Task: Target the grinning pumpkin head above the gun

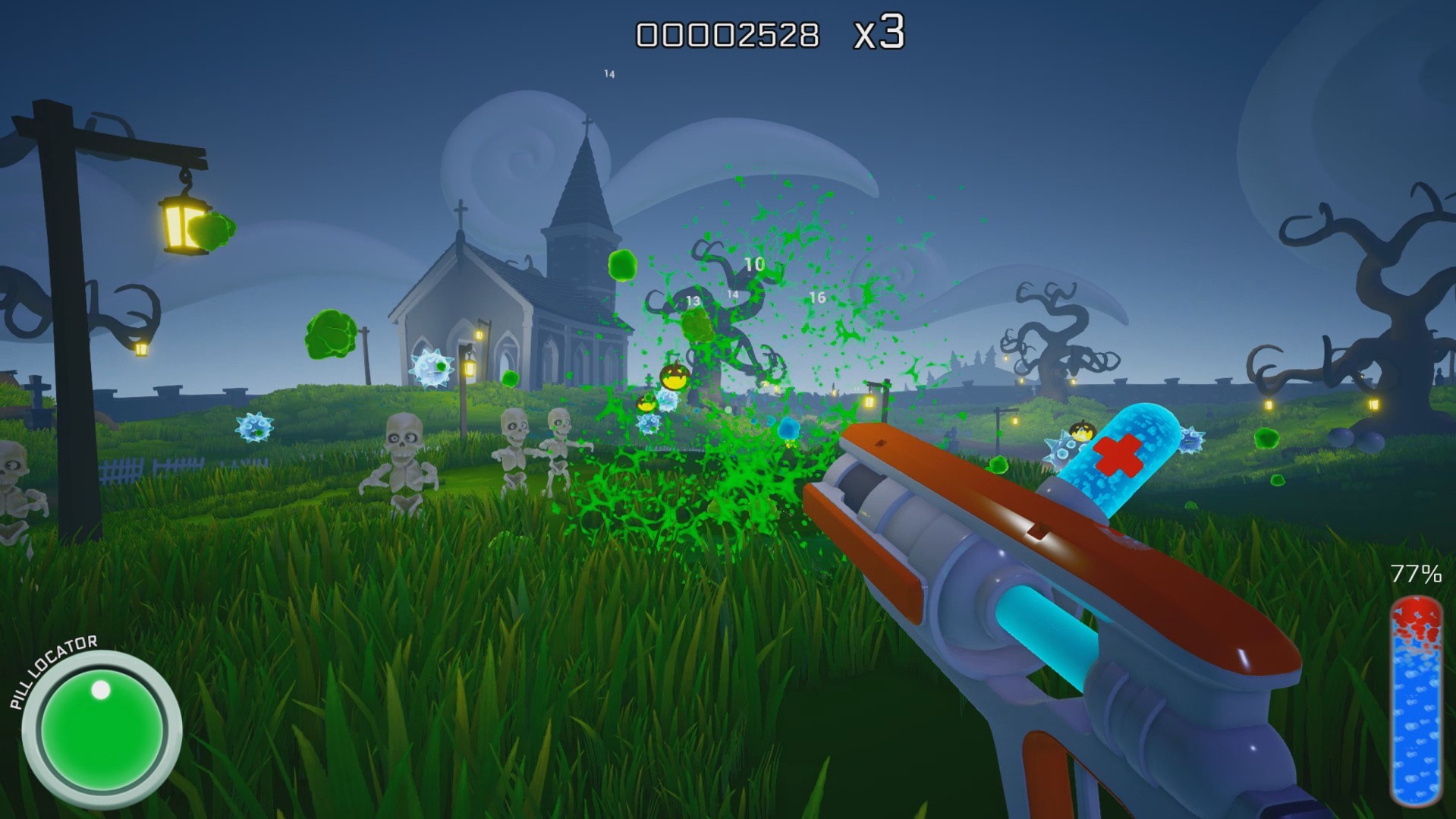Action: (1083, 430)
